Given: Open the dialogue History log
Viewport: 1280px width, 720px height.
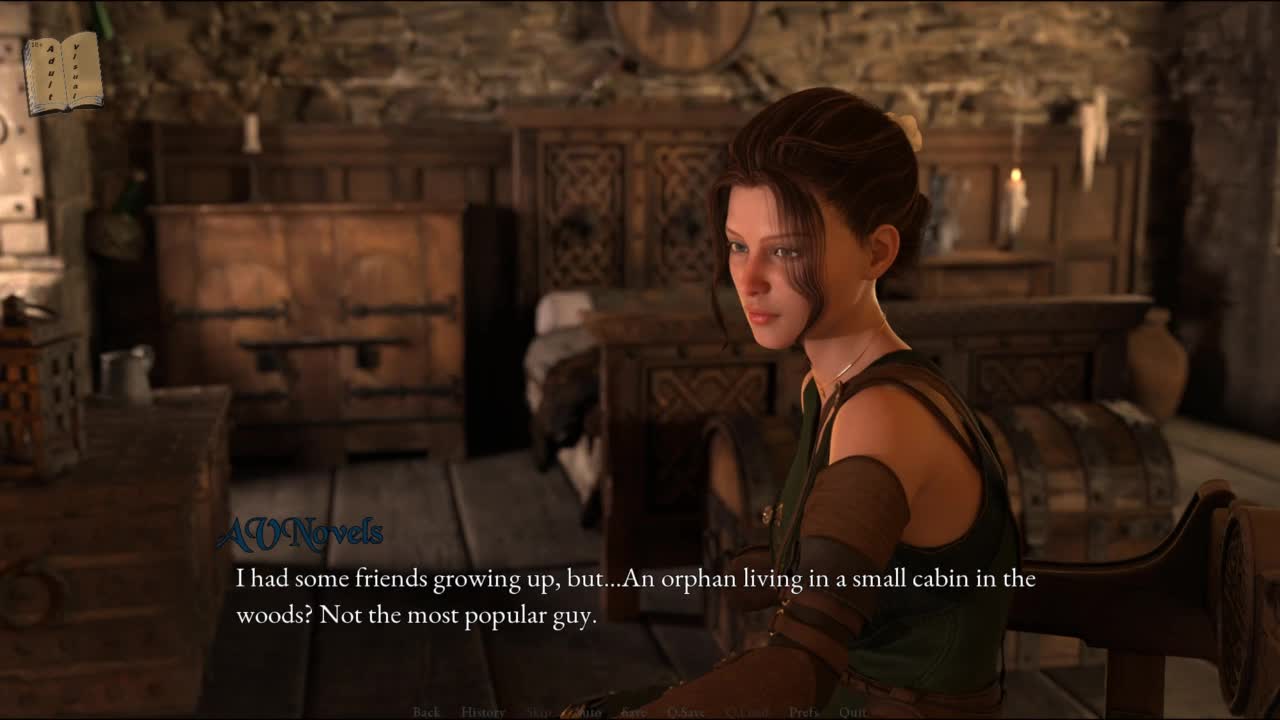Looking at the screenshot, I should 483,712.
